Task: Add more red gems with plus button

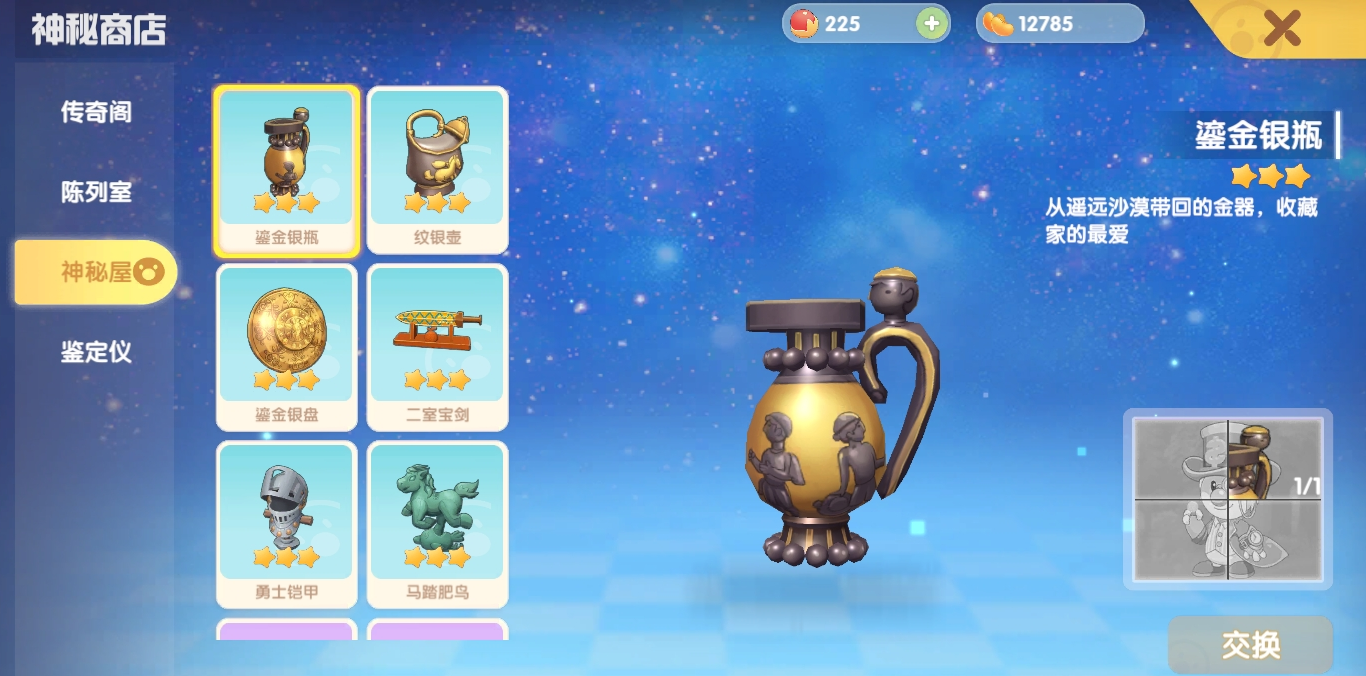Action: tap(932, 24)
